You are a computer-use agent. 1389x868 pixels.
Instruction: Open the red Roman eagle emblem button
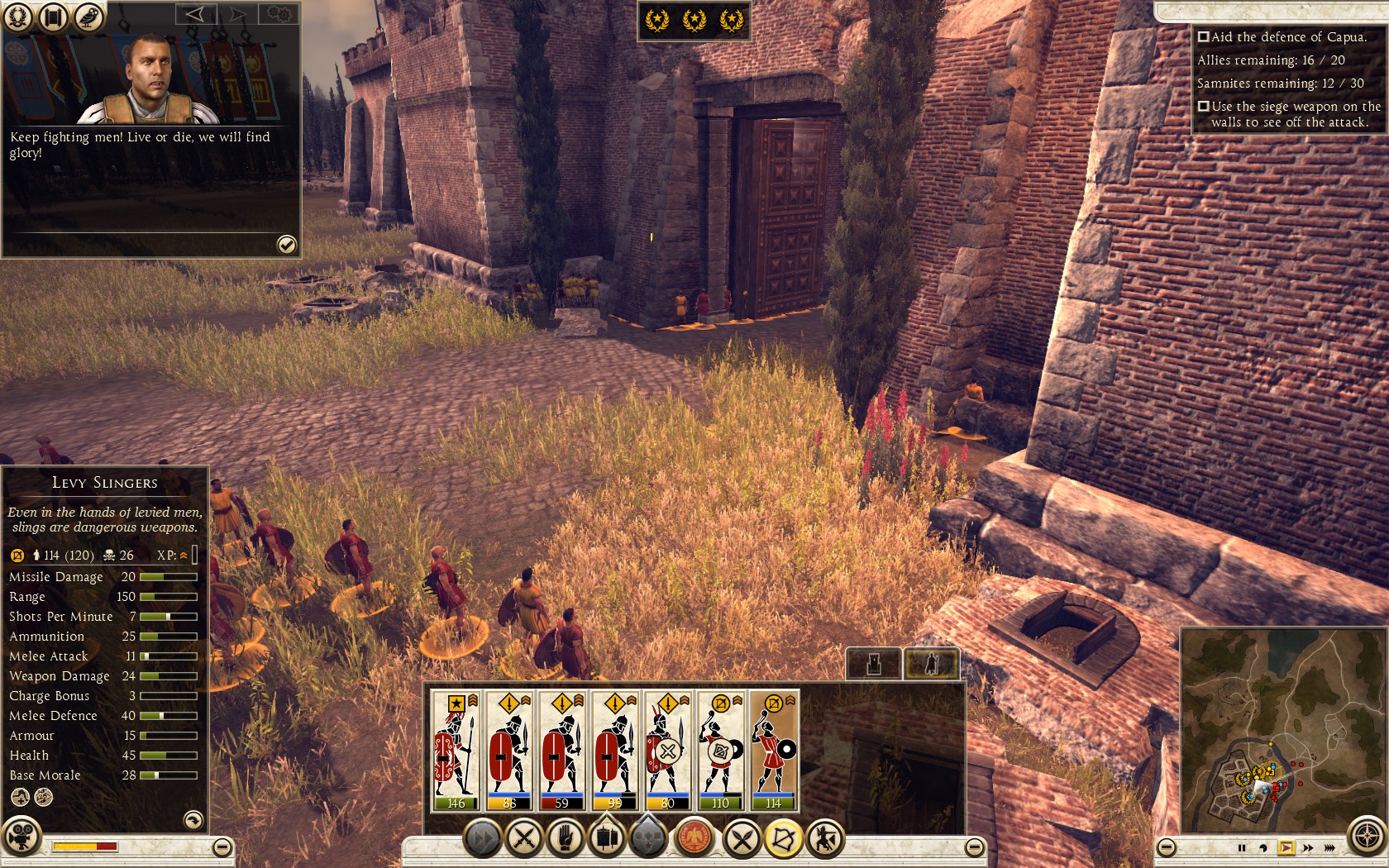point(694,839)
